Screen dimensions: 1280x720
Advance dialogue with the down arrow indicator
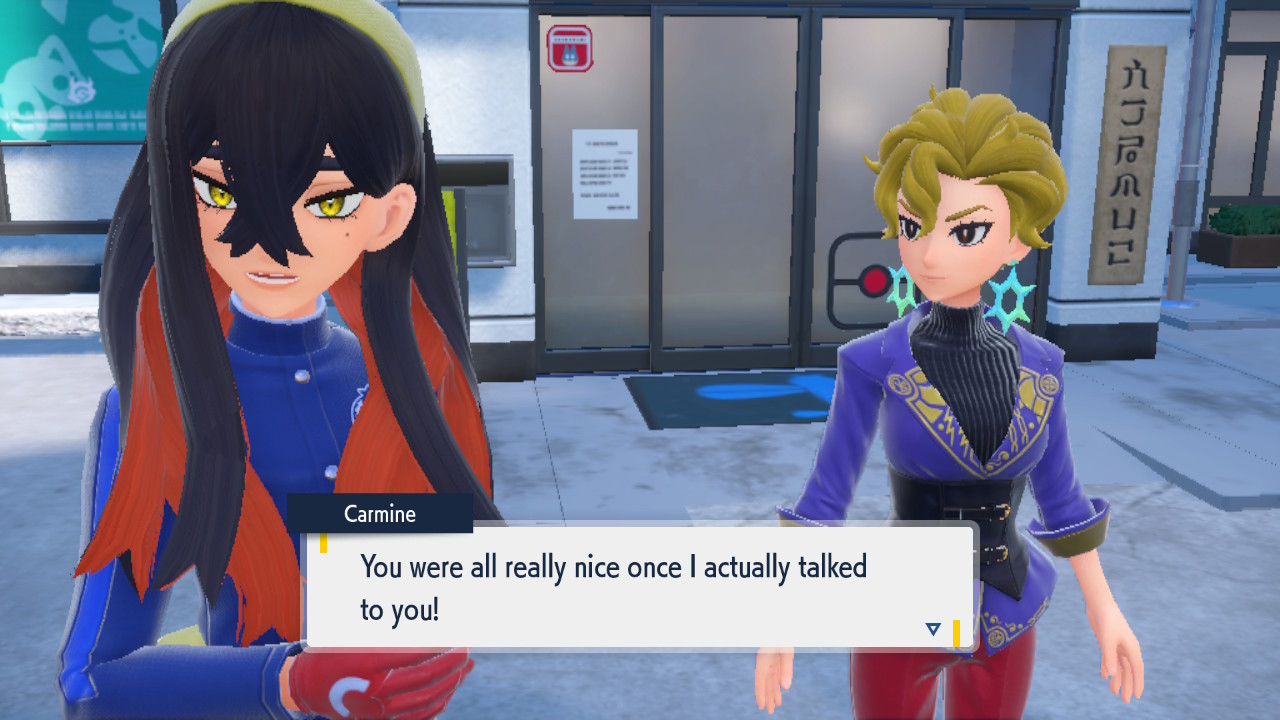click(933, 629)
